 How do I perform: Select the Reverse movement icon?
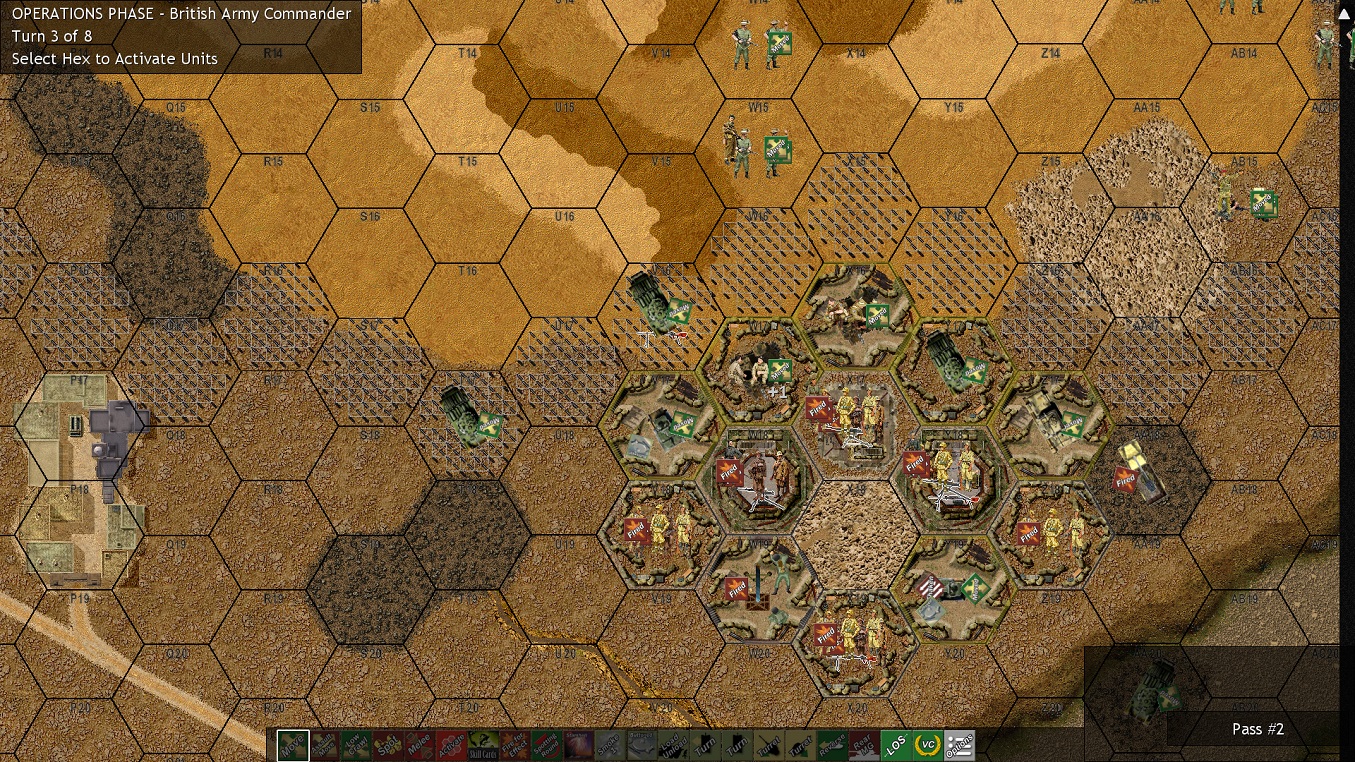(x=834, y=745)
